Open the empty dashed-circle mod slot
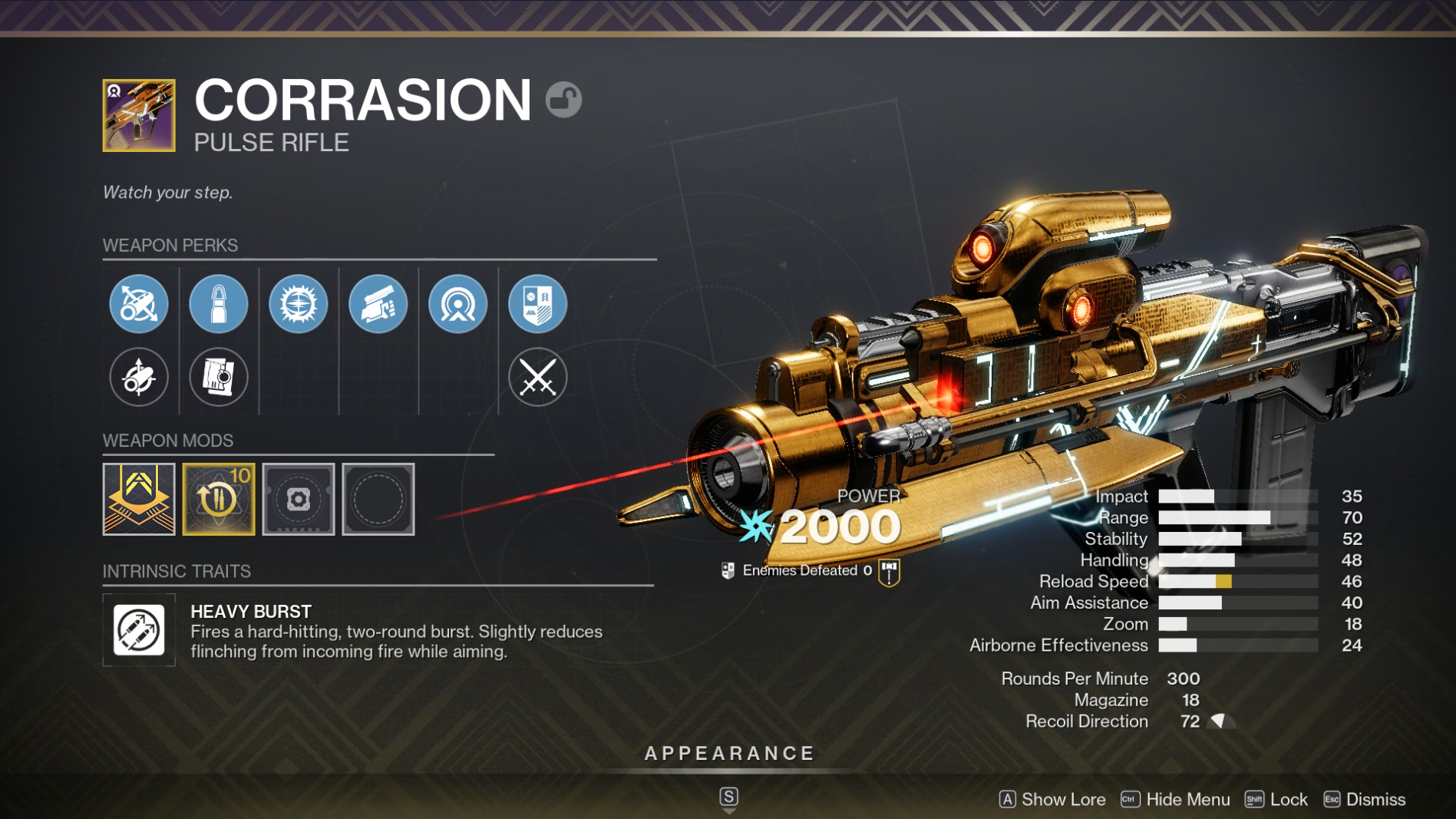This screenshot has height=819, width=1456. click(378, 499)
